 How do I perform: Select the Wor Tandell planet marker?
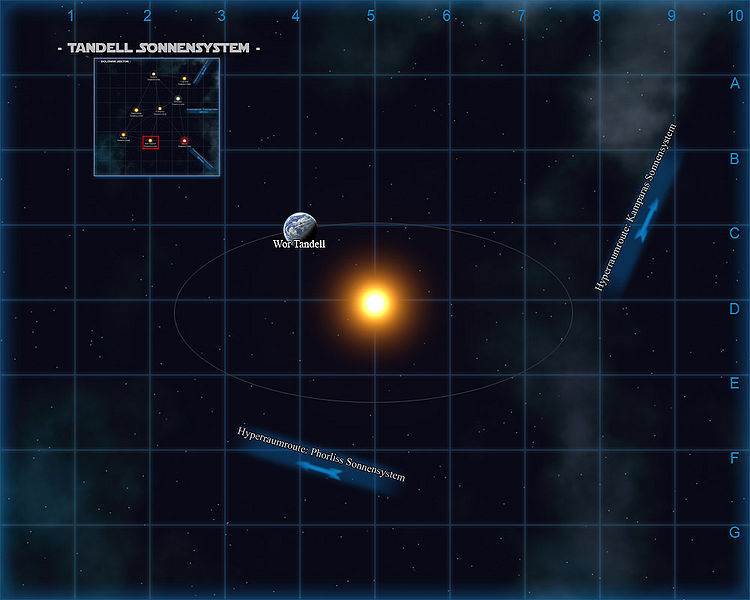click(298, 227)
